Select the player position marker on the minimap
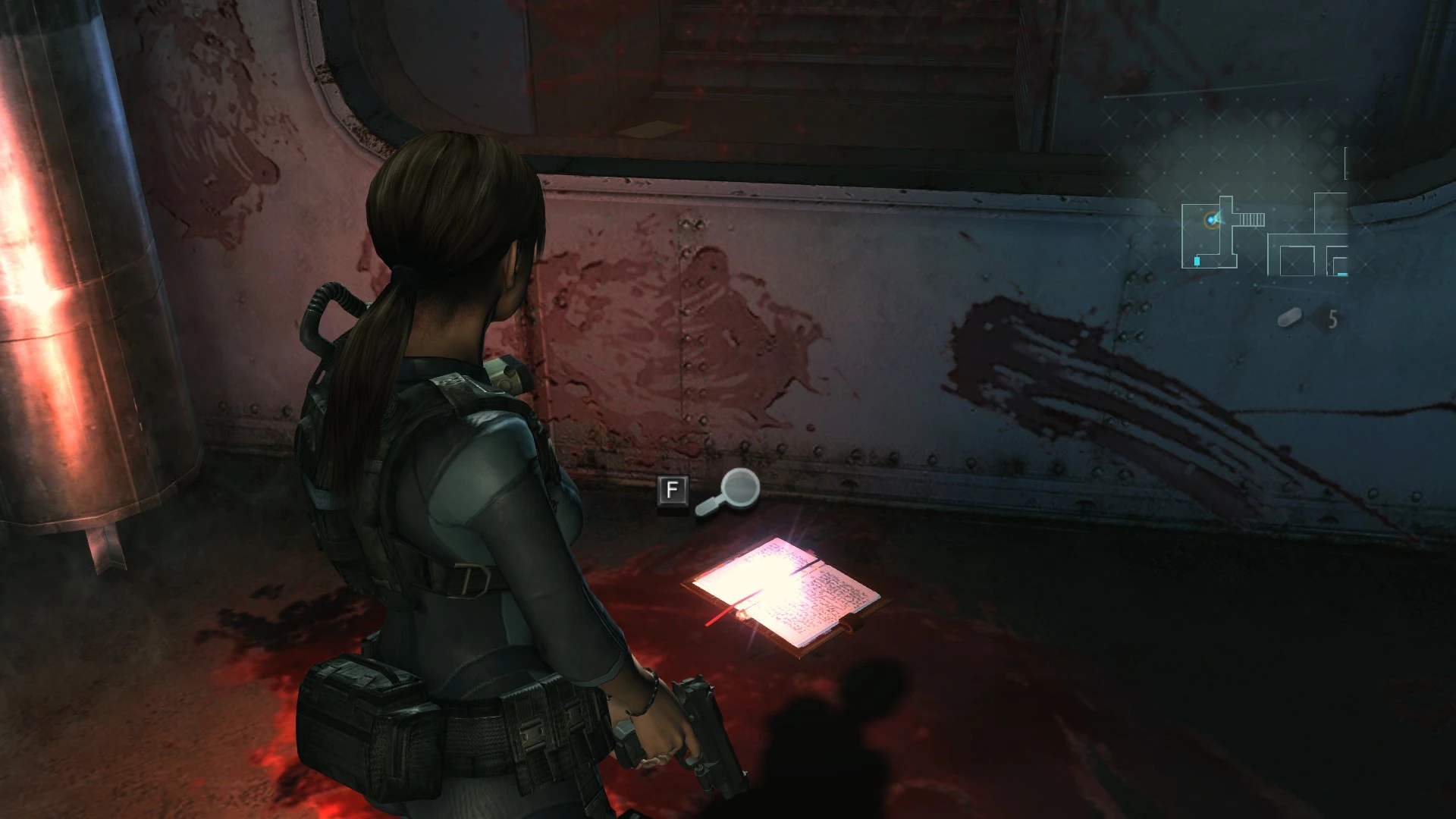This screenshot has width=1456, height=819. (x=1211, y=219)
